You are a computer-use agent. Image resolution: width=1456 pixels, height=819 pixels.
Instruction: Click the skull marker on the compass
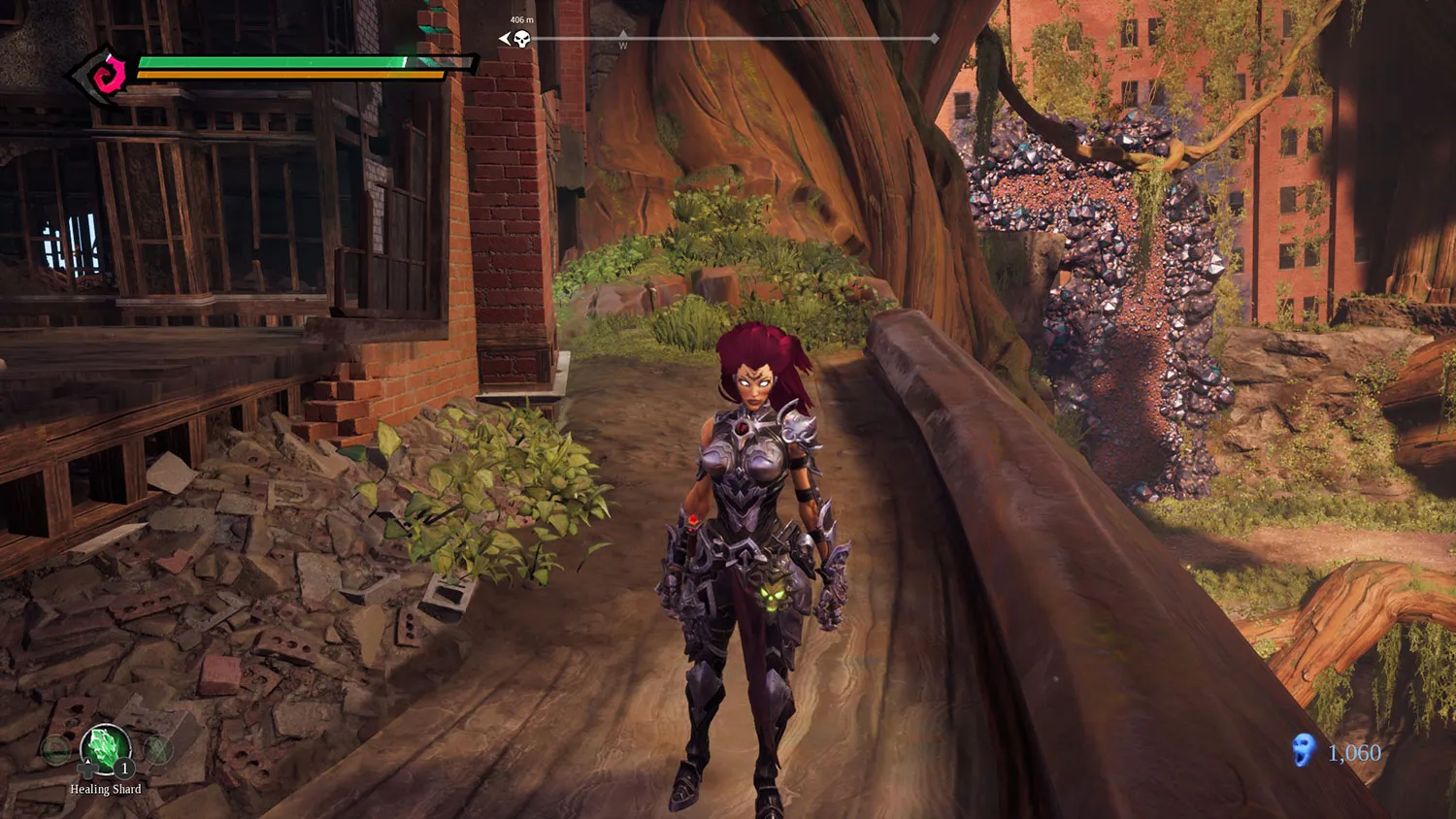tap(521, 39)
